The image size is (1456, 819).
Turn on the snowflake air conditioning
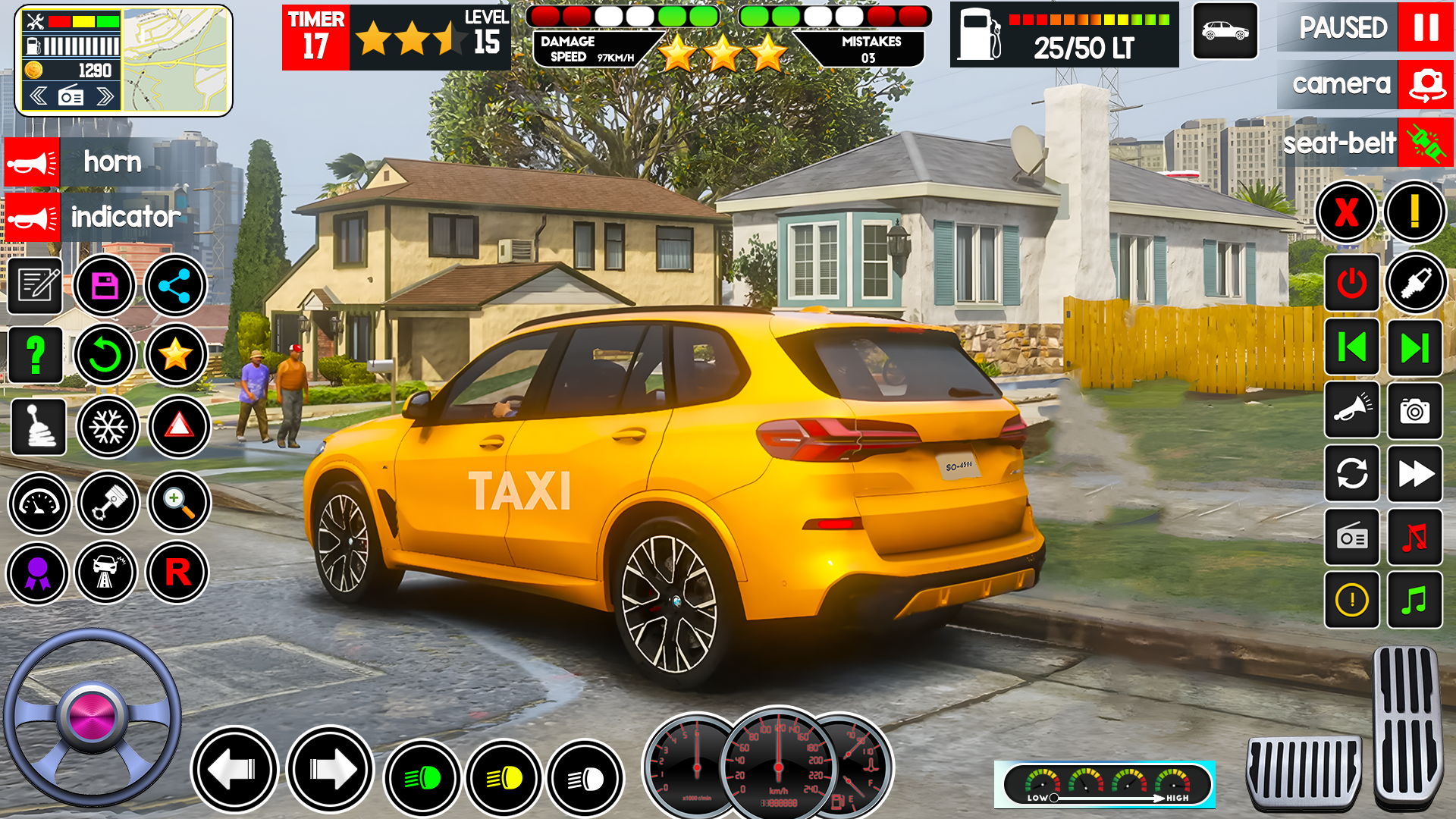[x=108, y=427]
